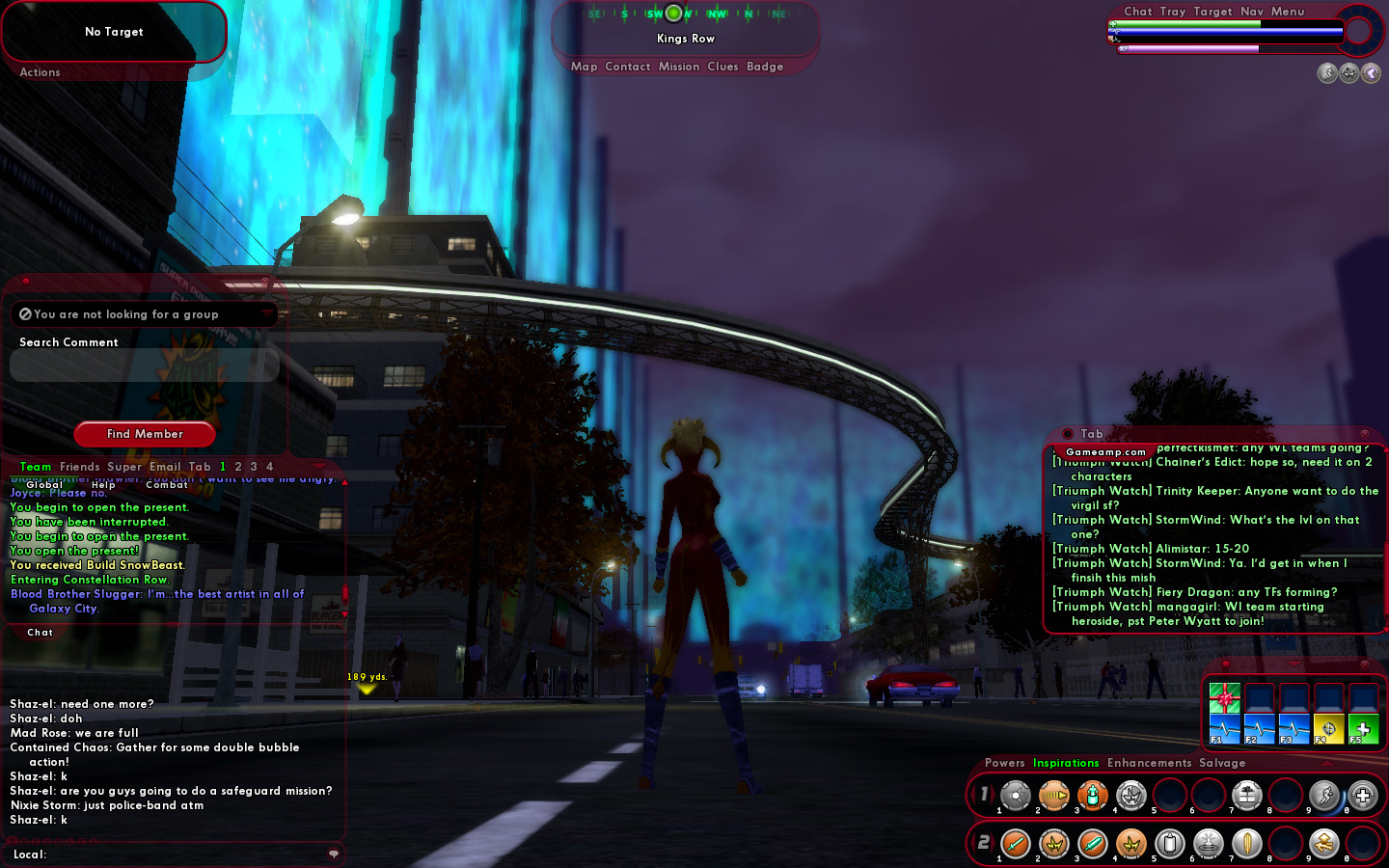Open the Enhancements tab
The image size is (1389, 868).
point(1150,763)
